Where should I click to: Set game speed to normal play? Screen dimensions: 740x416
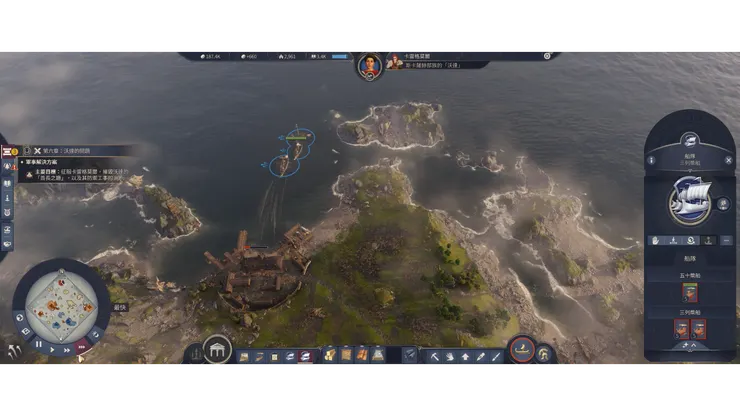(x=54, y=349)
